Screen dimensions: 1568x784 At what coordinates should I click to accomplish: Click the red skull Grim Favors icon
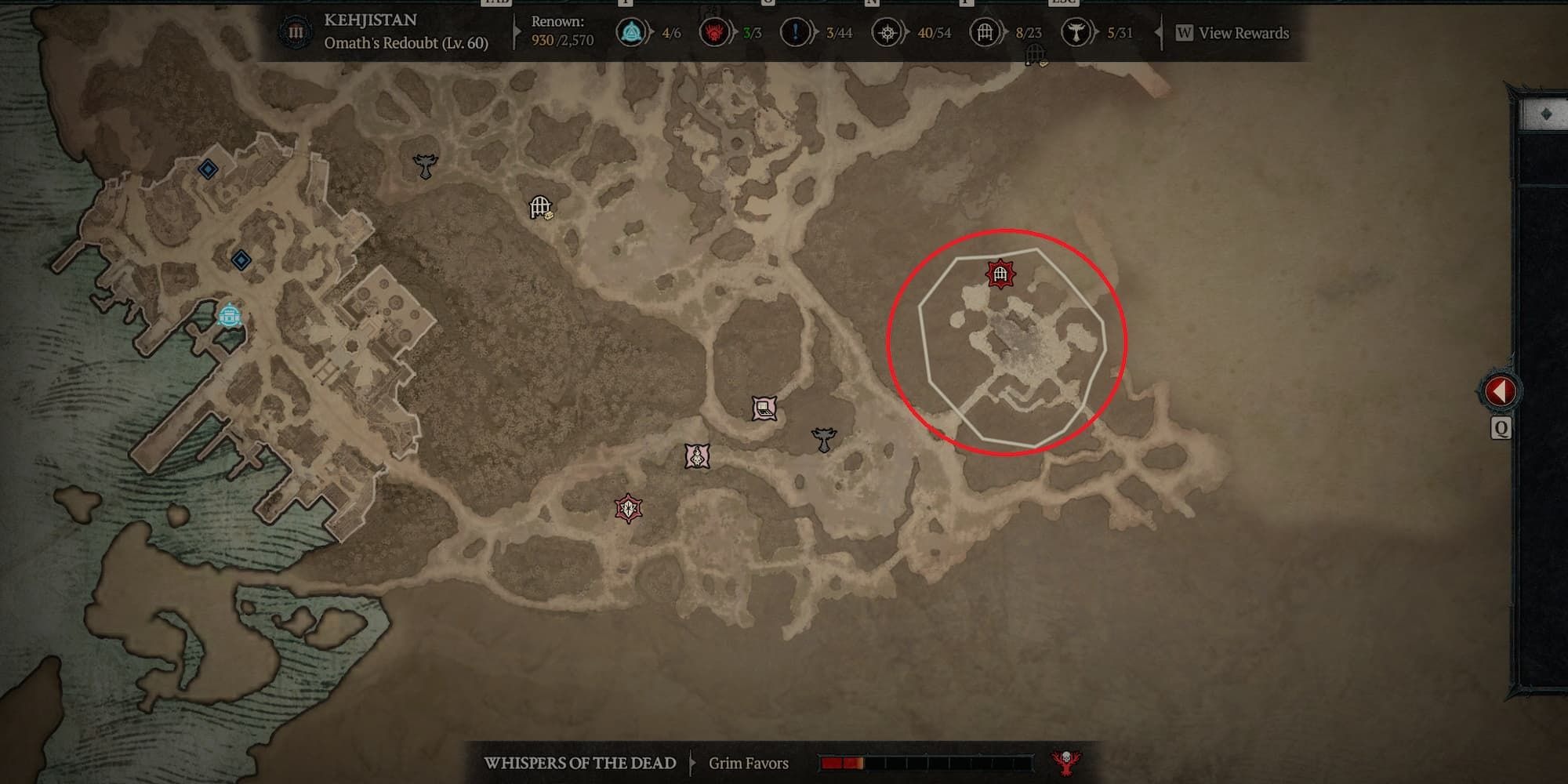[x=1065, y=761]
